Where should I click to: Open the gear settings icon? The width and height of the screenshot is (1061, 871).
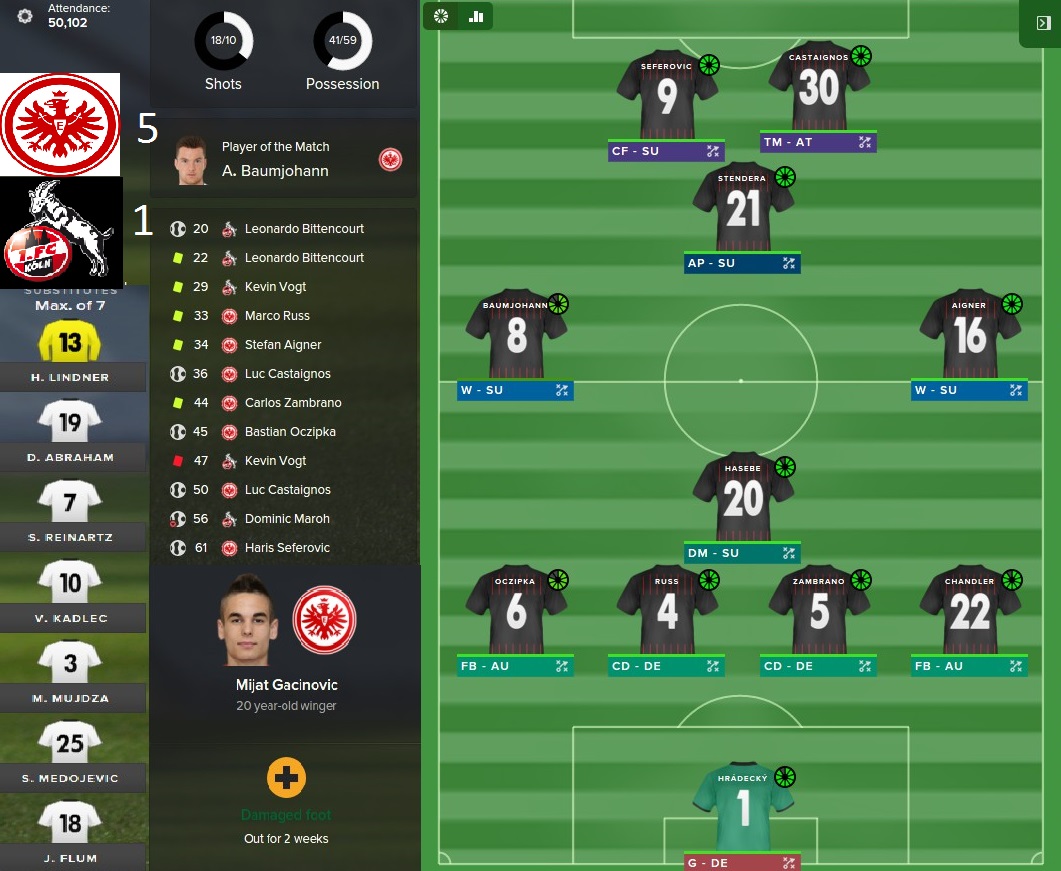click(25, 16)
